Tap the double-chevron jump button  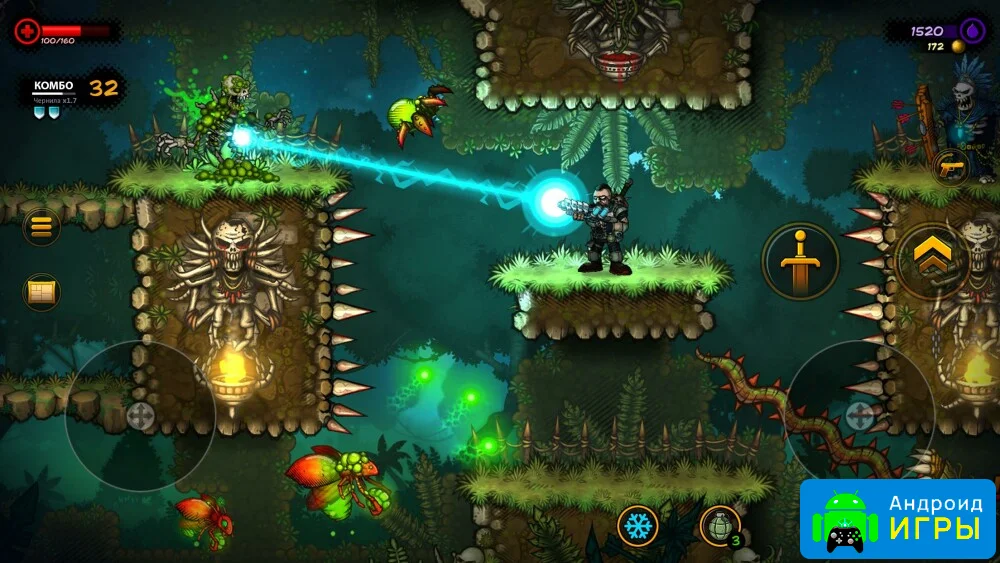pos(933,260)
